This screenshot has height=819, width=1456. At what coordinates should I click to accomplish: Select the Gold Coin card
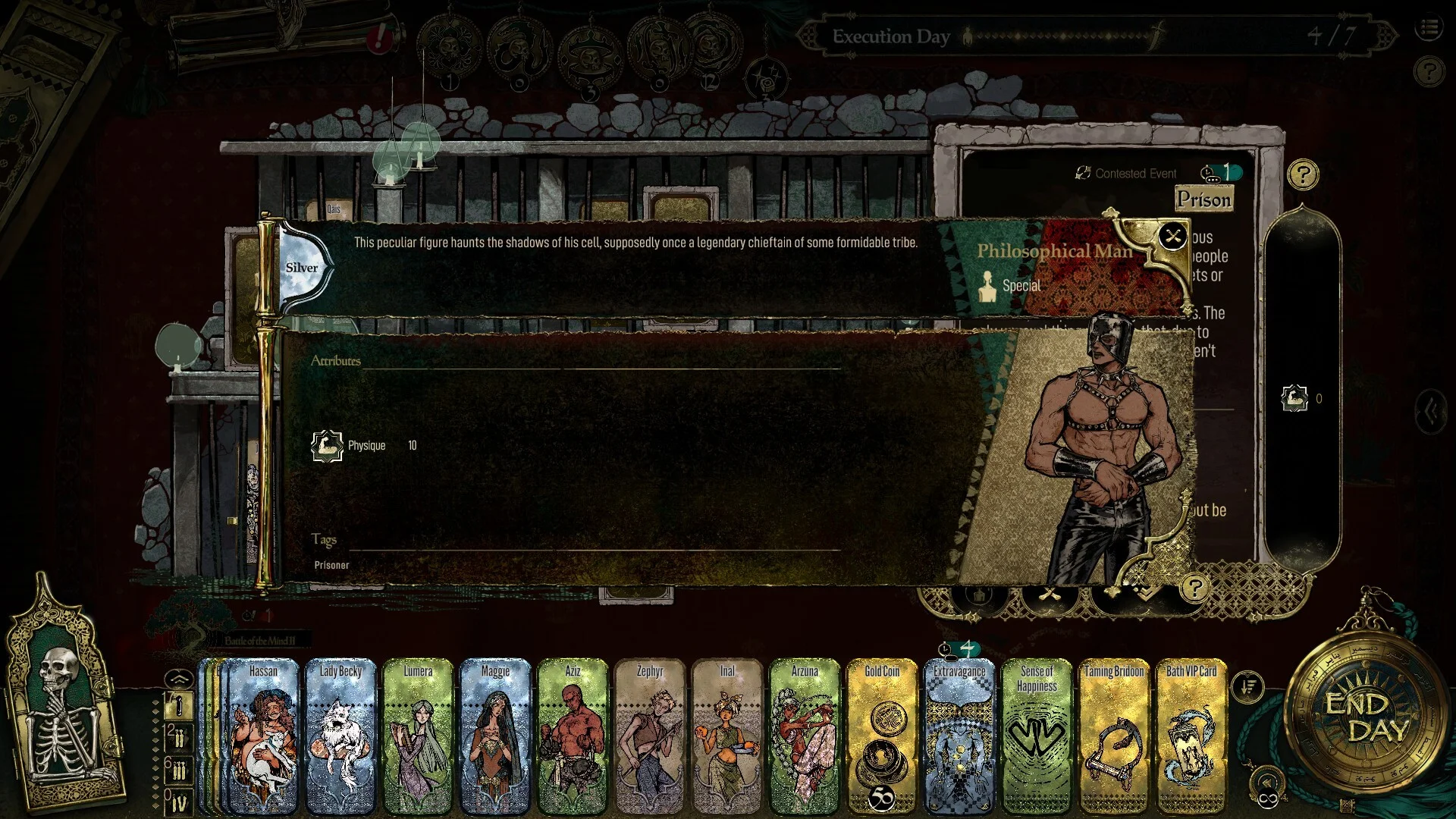(882, 736)
